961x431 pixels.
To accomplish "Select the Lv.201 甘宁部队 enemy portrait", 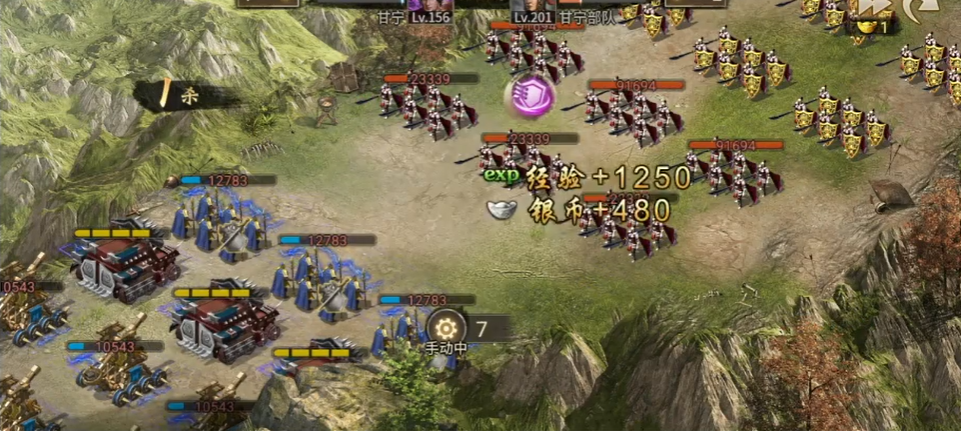I will (x=534, y=6).
